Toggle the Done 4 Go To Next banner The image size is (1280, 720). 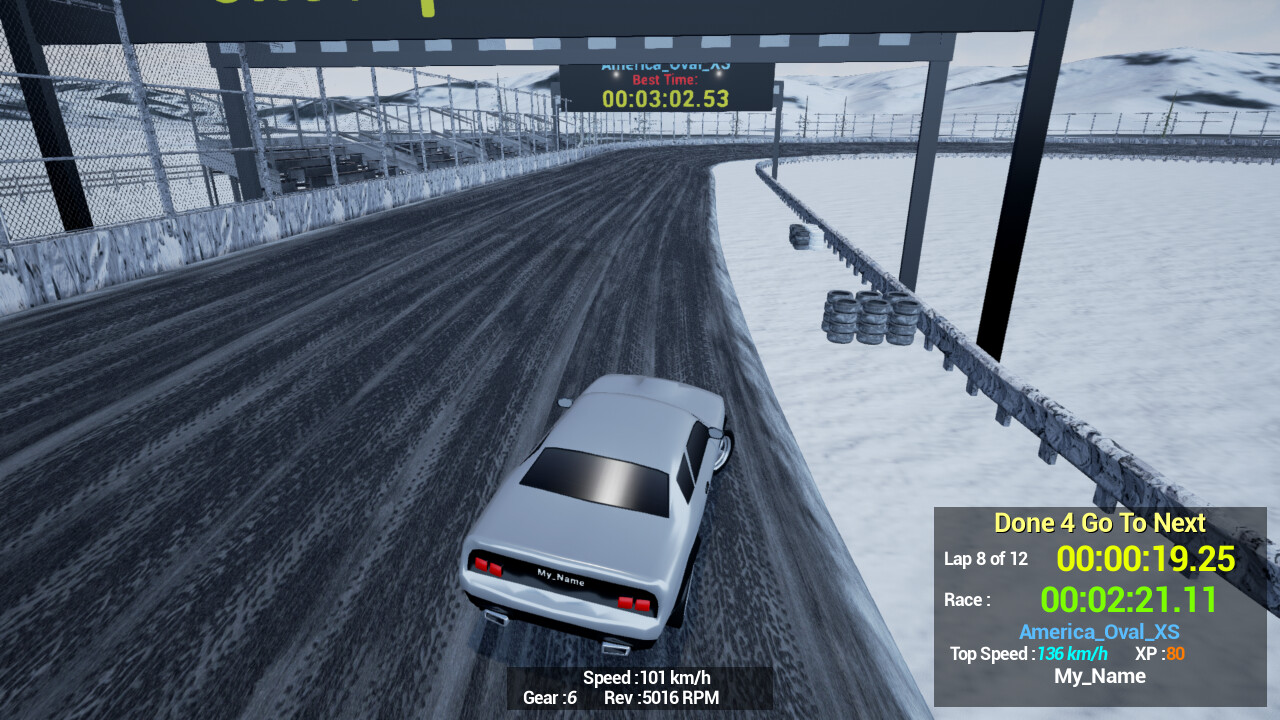1098,523
